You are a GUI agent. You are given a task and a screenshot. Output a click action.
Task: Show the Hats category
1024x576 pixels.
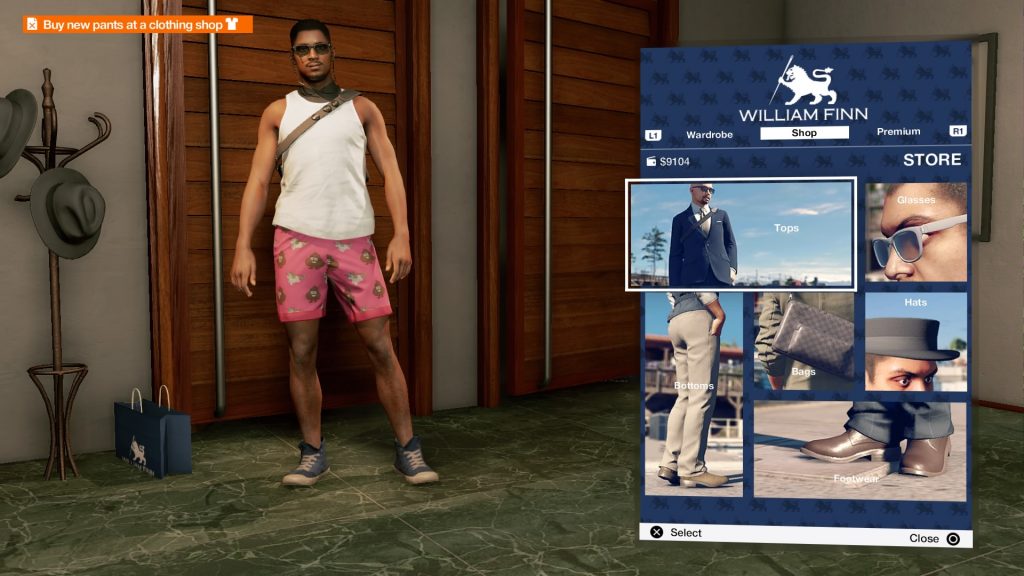click(915, 340)
